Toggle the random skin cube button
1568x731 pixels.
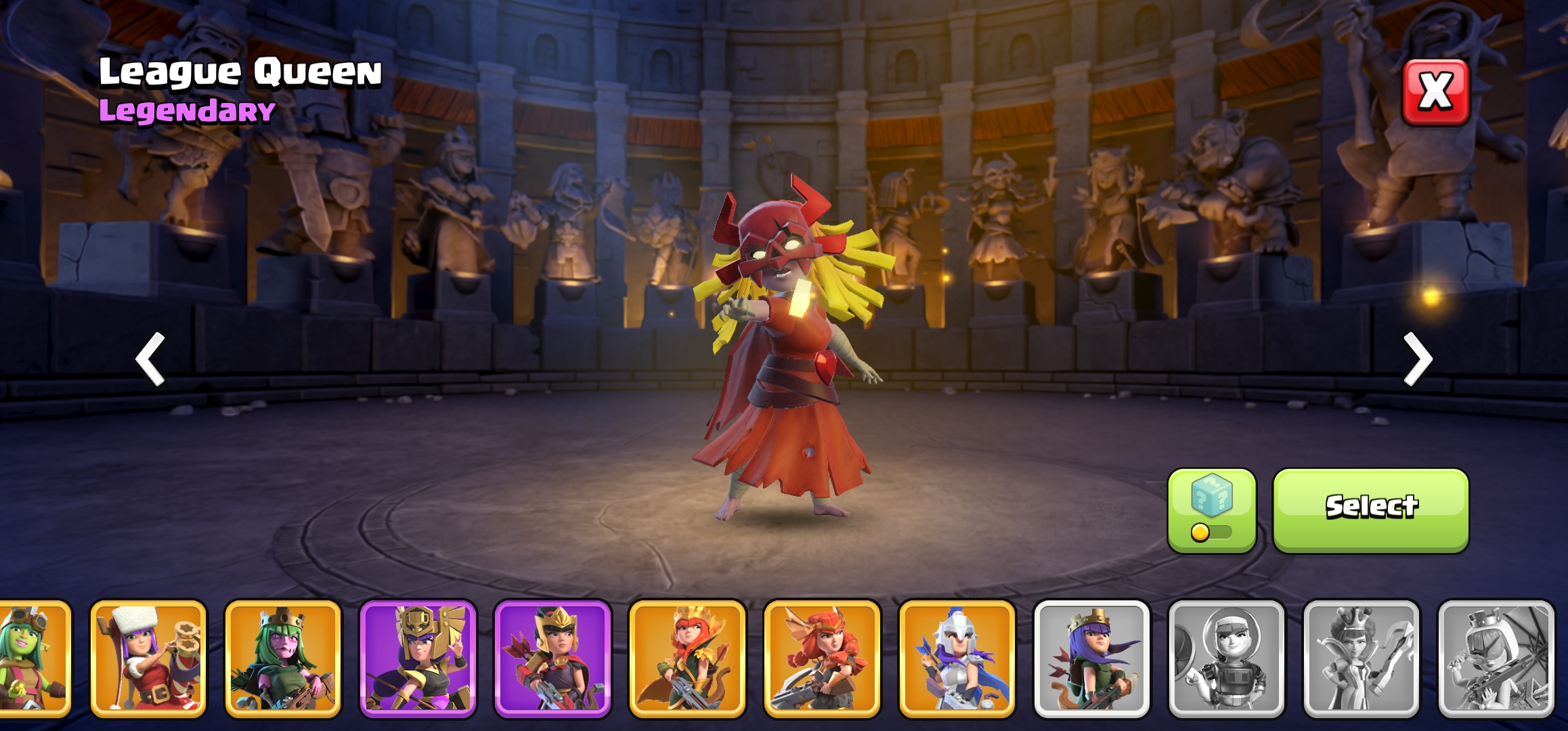[x=1211, y=510]
